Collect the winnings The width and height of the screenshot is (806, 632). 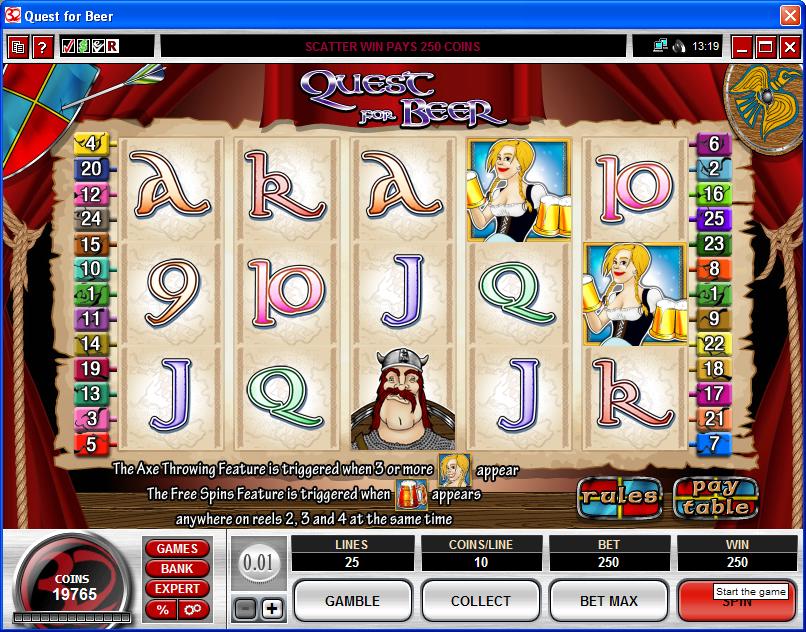[481, 601]
